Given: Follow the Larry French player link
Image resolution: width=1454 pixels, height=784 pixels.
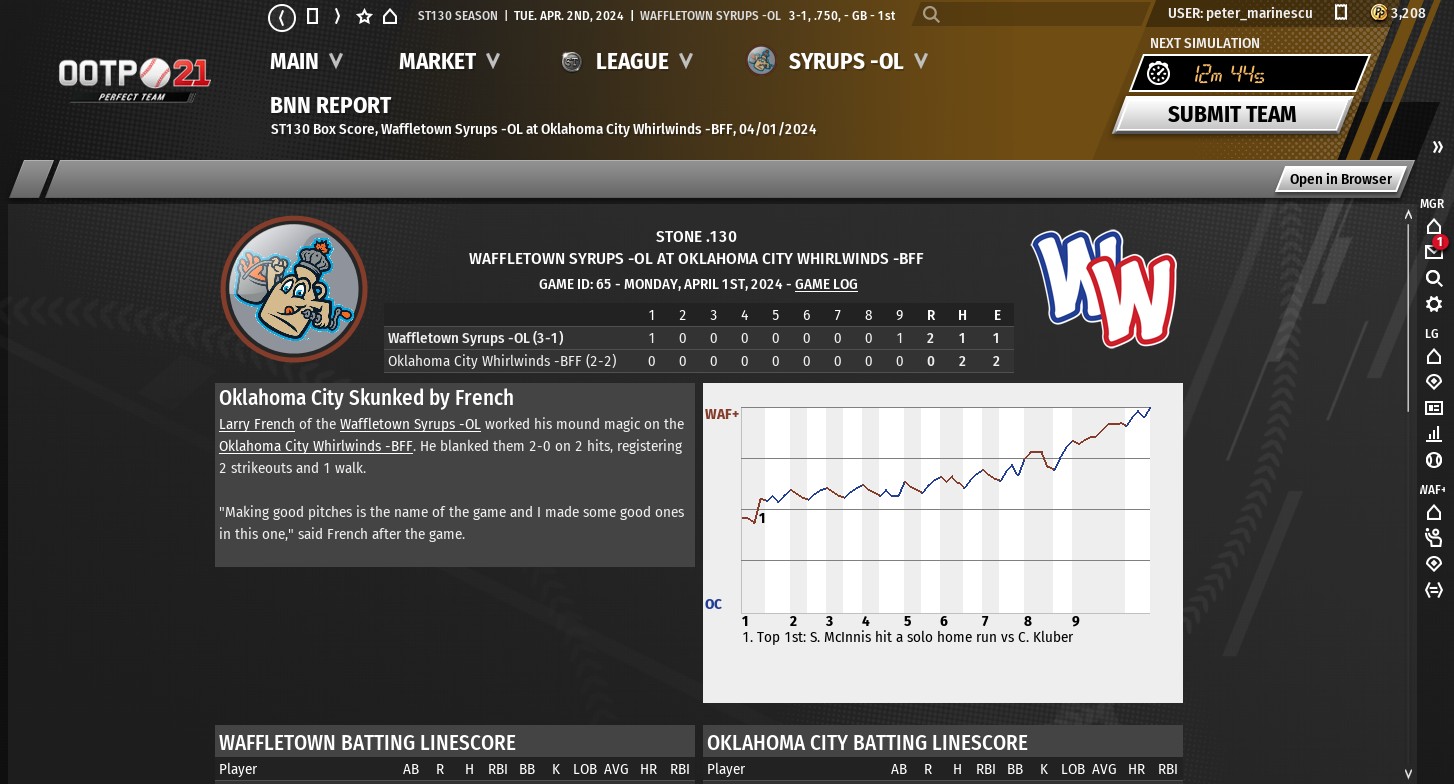Looking at the screenshot, I should (257, 424).
